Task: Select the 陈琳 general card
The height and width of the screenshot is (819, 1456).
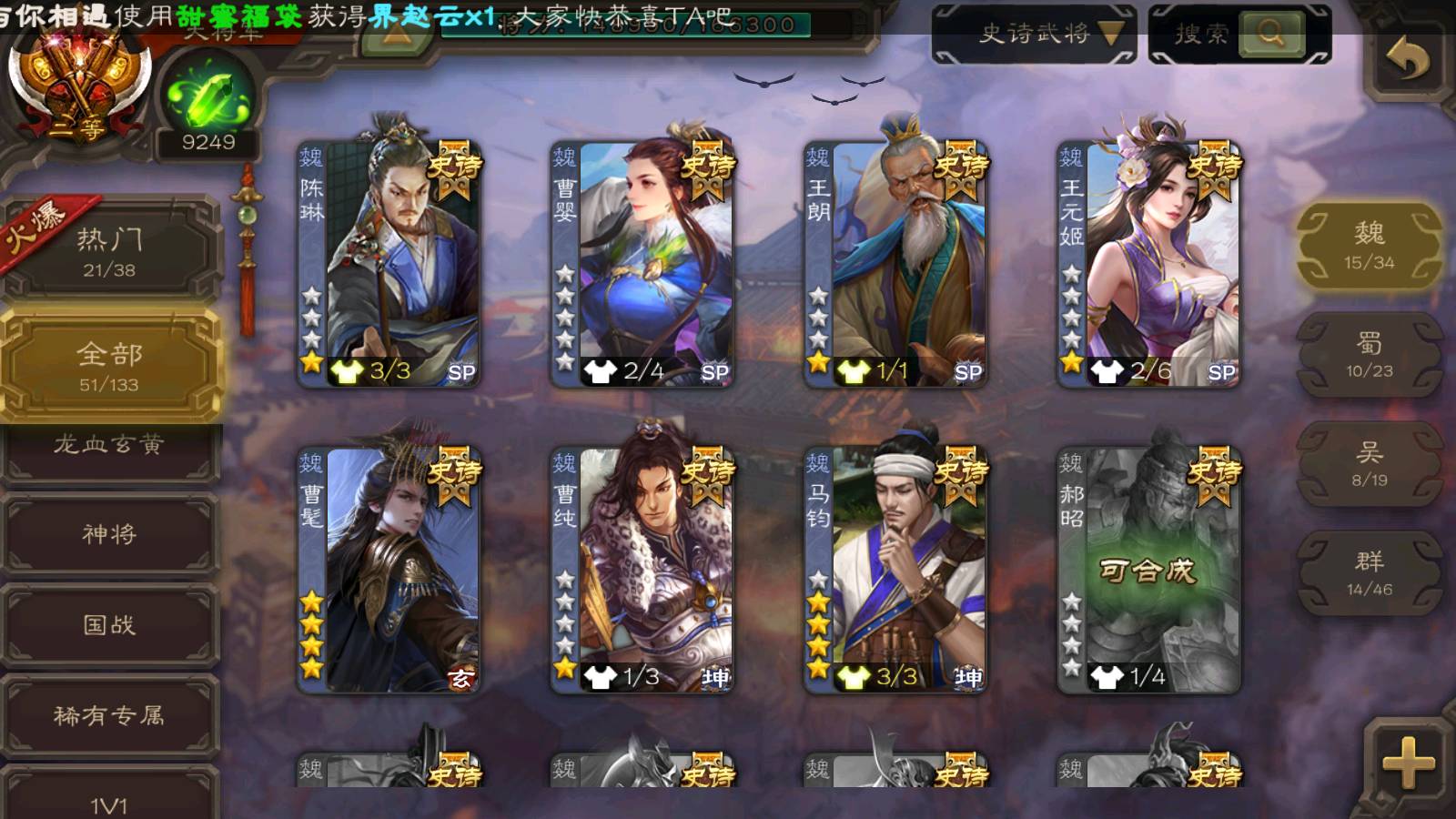Action: pyautogui.click(x=389, y=264)
